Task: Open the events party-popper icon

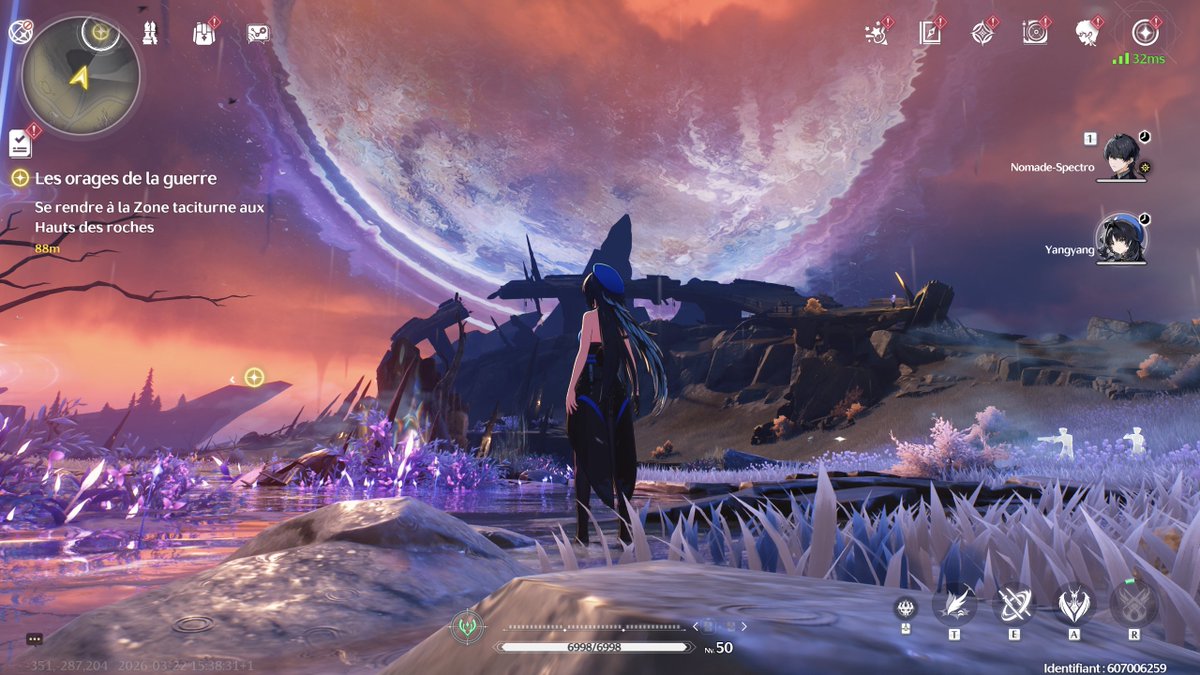Action: [x=876, y=32]
